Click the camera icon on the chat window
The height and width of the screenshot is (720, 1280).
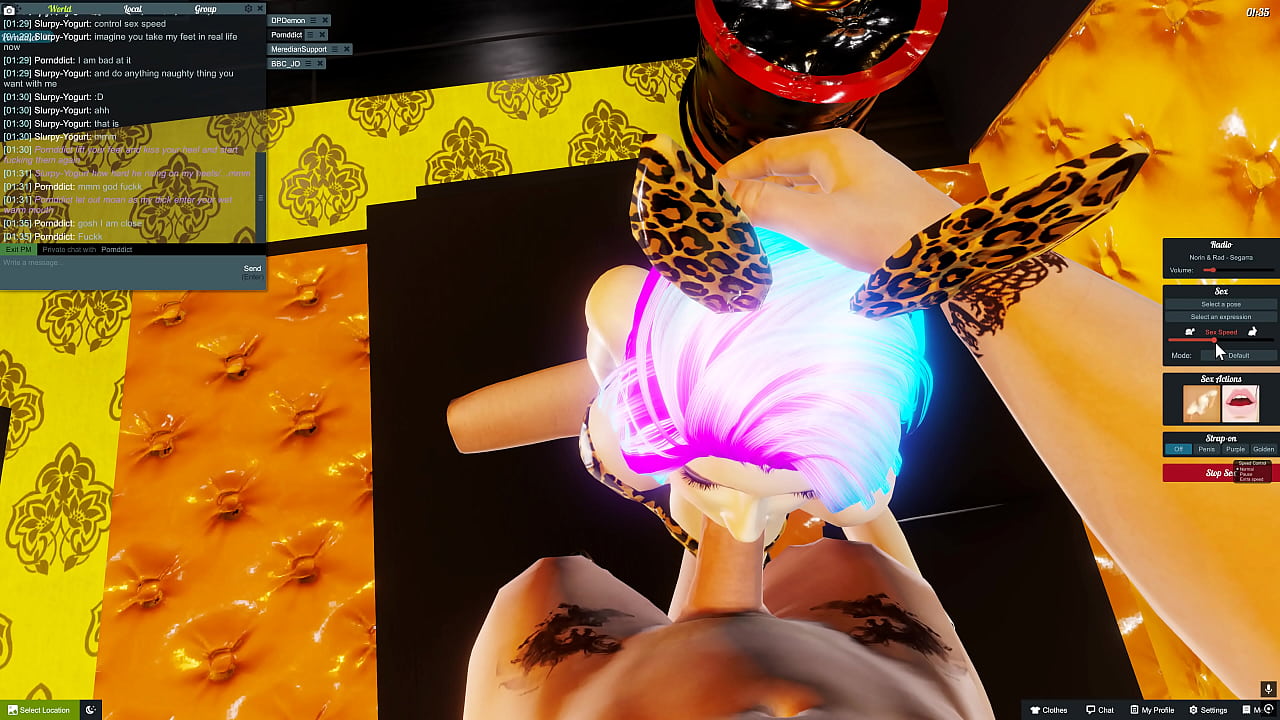coord(9,8)
